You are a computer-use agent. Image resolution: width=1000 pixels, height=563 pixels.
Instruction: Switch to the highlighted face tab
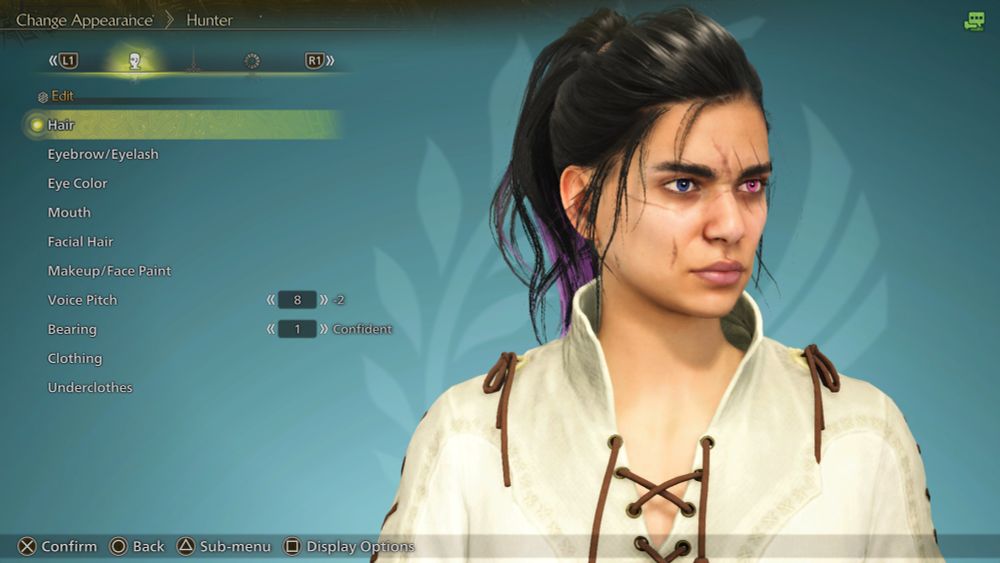click(x=135, y=61)
